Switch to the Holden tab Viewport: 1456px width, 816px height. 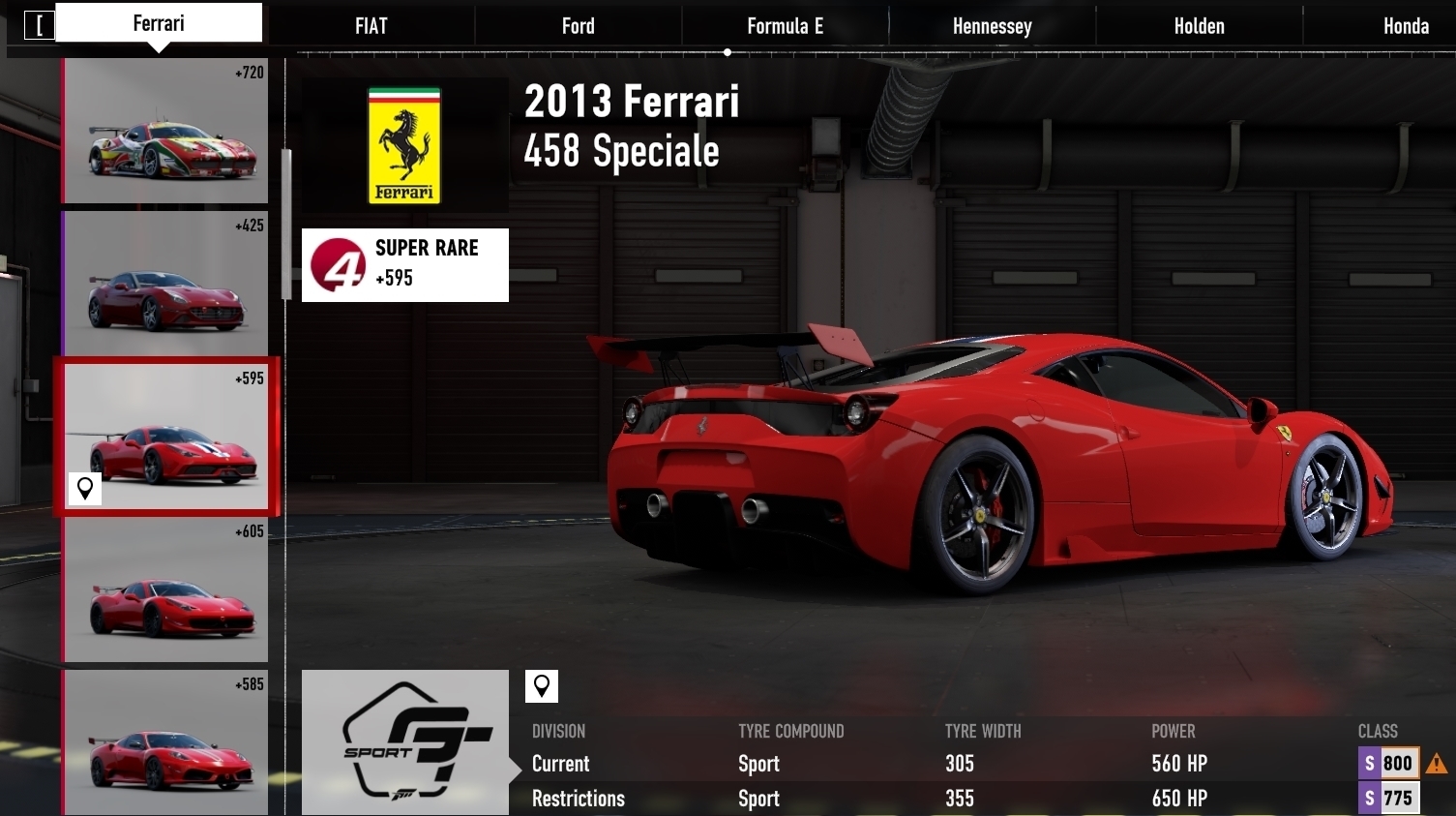1199,26
